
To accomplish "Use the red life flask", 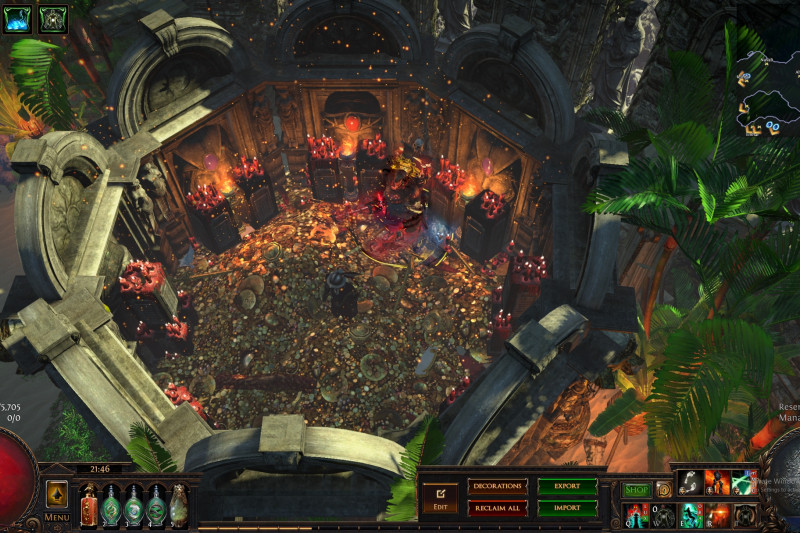I will pos(89,505).
